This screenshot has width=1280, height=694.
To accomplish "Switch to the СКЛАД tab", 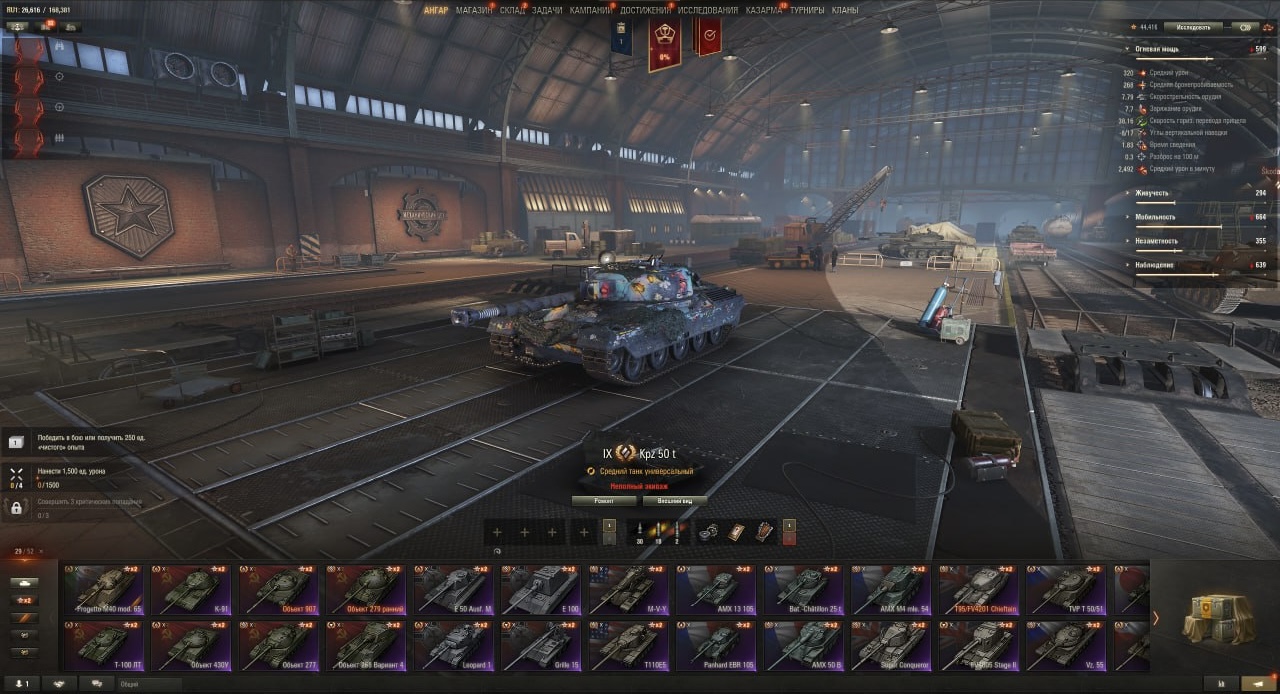I will coord(512,10).
